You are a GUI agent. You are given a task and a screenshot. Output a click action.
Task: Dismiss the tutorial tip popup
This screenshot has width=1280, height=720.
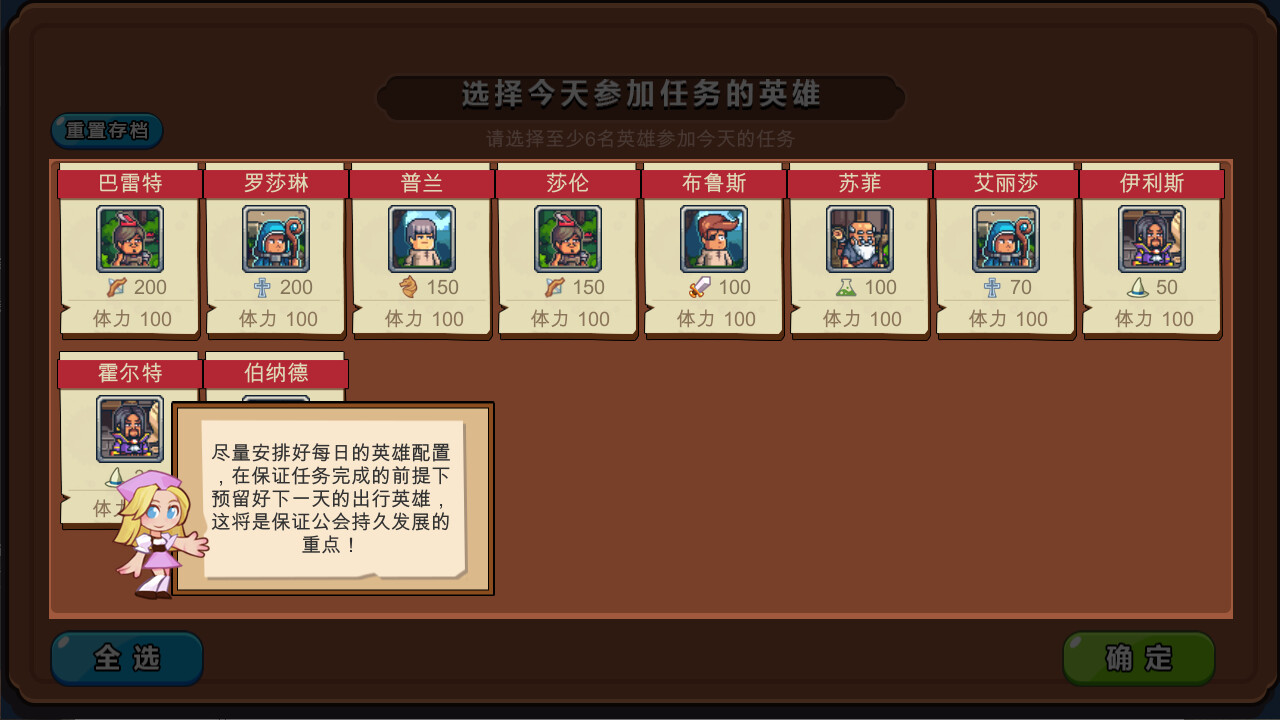click(x=336, y=497)
